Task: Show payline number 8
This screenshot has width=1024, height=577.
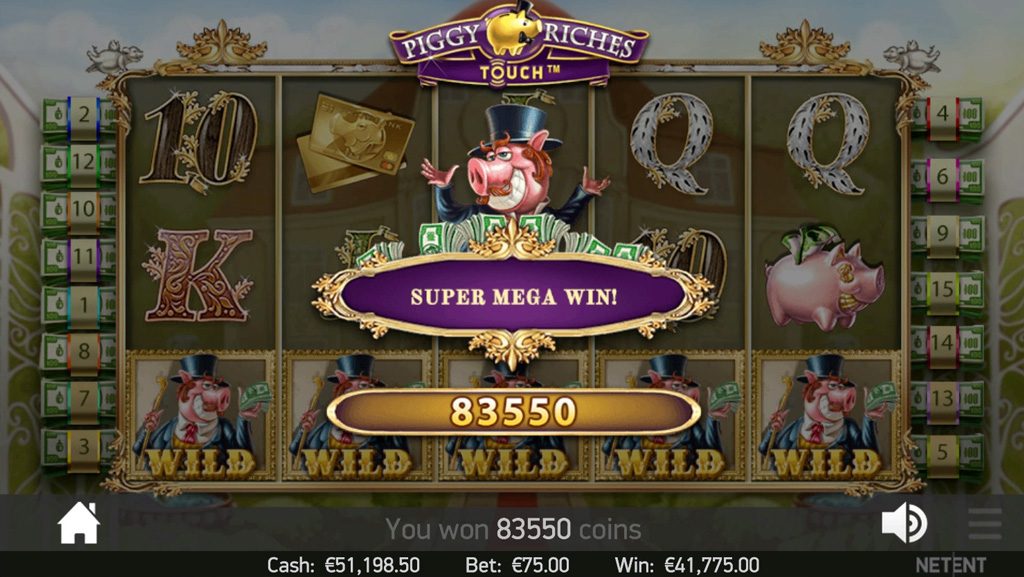Action: (82, 351)
